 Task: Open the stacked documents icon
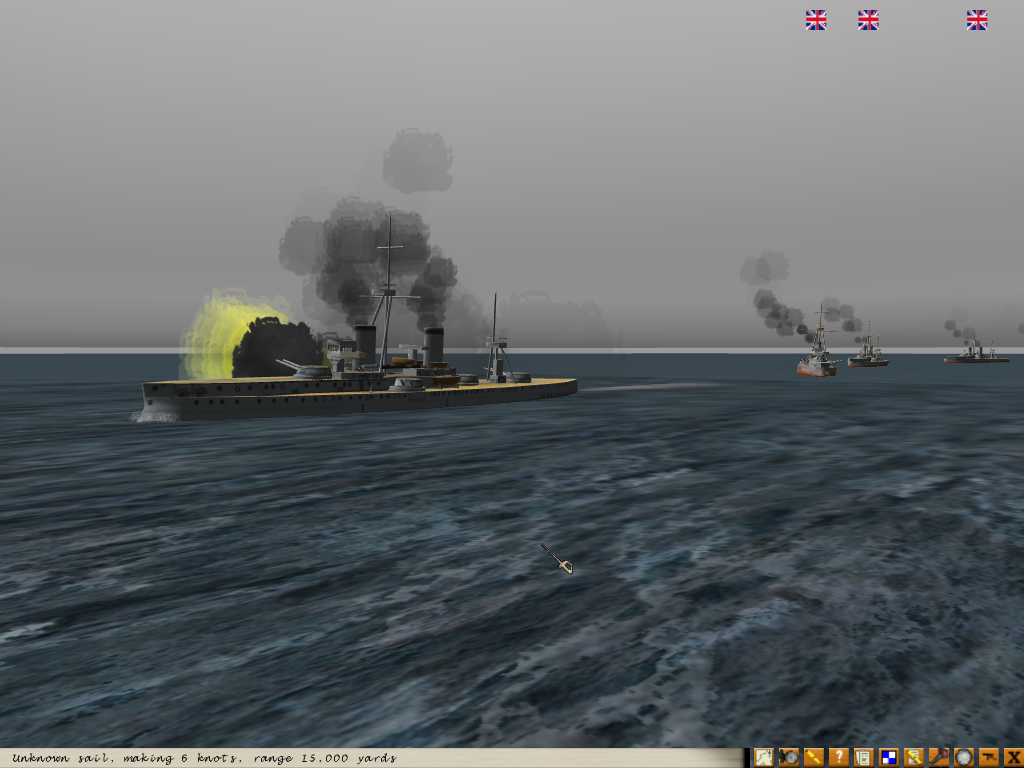[864, 758]
